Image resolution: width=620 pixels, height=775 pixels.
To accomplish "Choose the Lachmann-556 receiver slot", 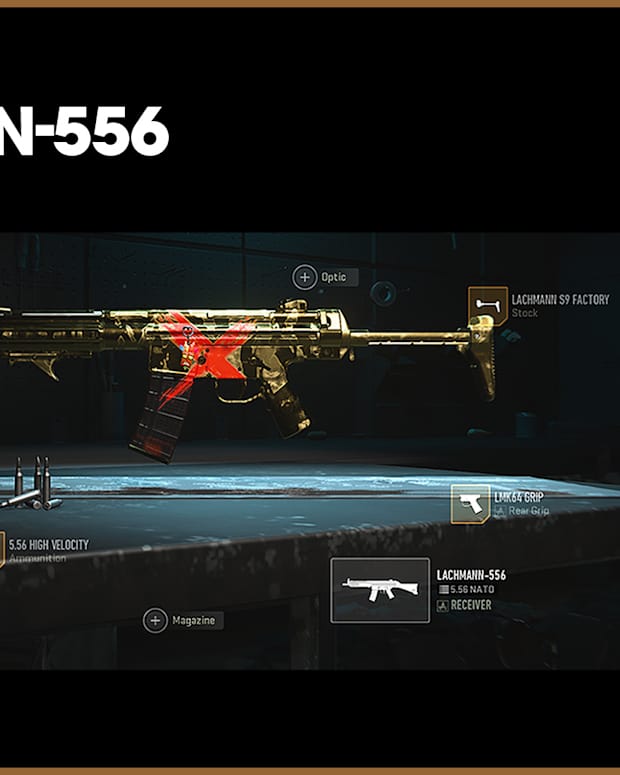I will (x=380, y=590).
